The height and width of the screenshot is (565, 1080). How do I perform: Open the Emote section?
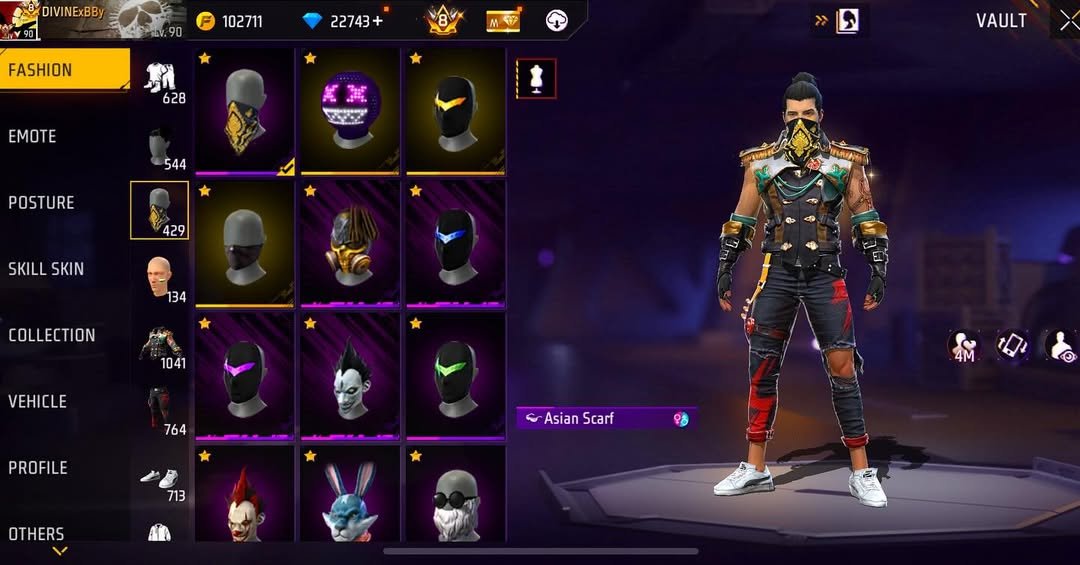[33, 137]
